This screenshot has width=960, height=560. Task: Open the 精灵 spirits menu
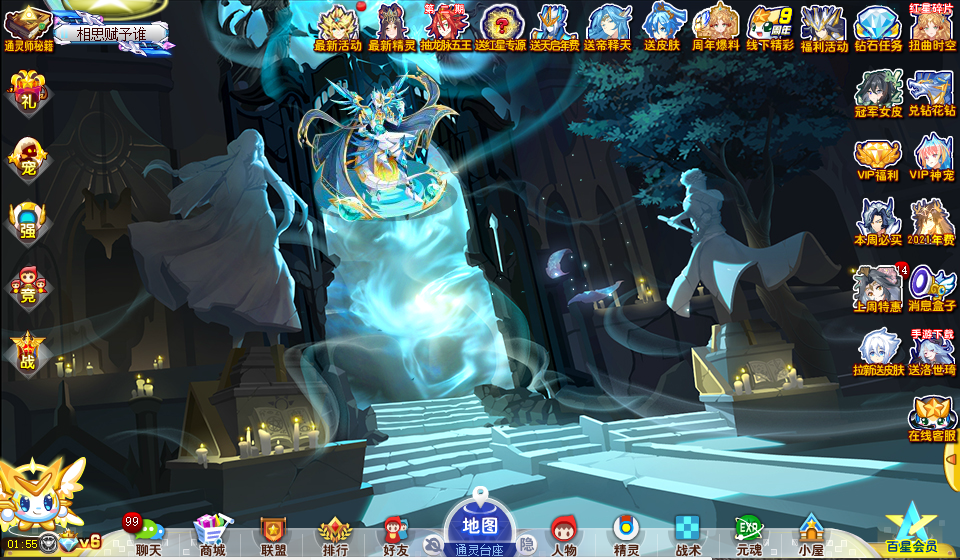click(x=626, y=535)
